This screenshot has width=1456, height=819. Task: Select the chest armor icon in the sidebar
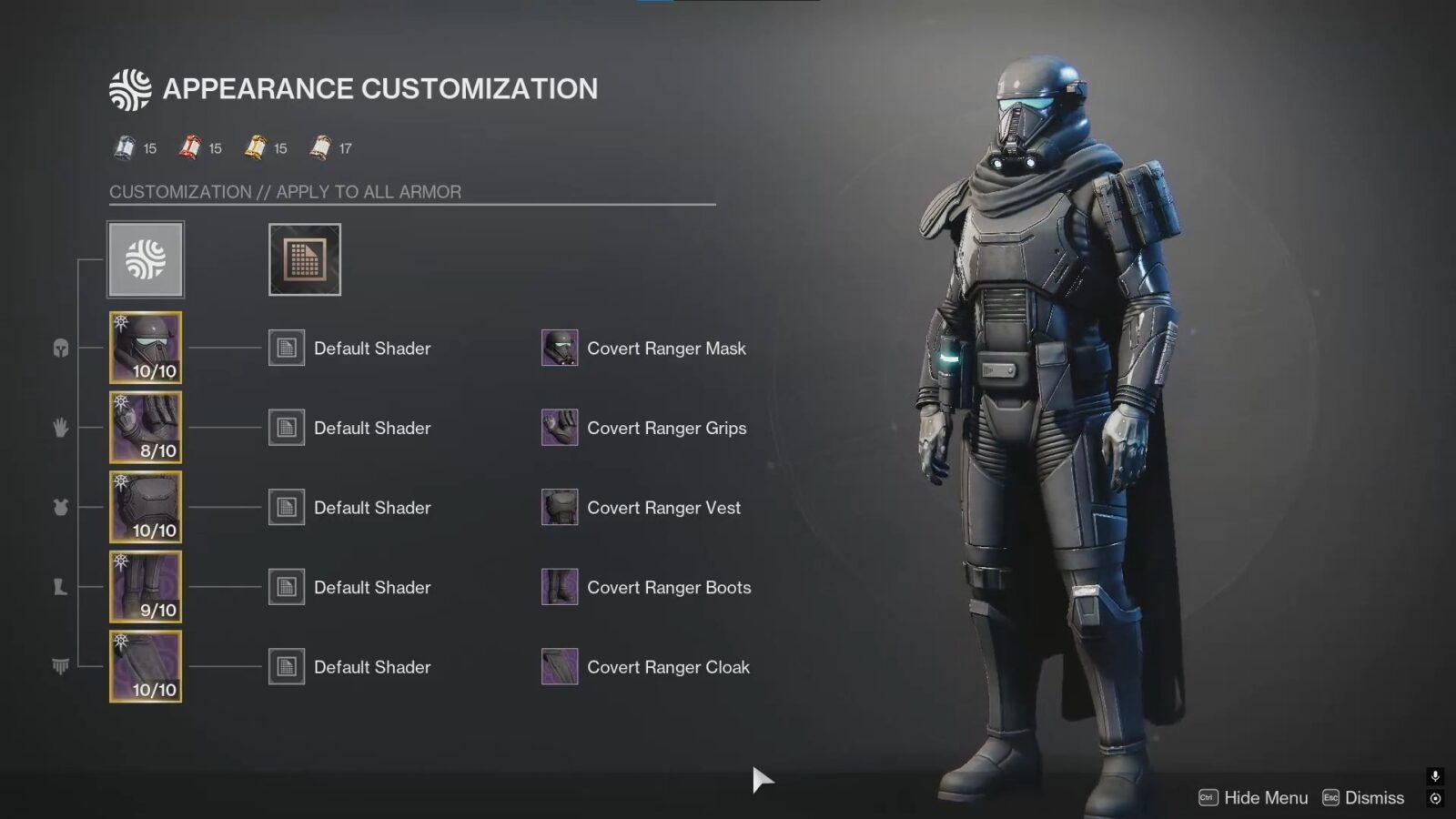point(59,508)
